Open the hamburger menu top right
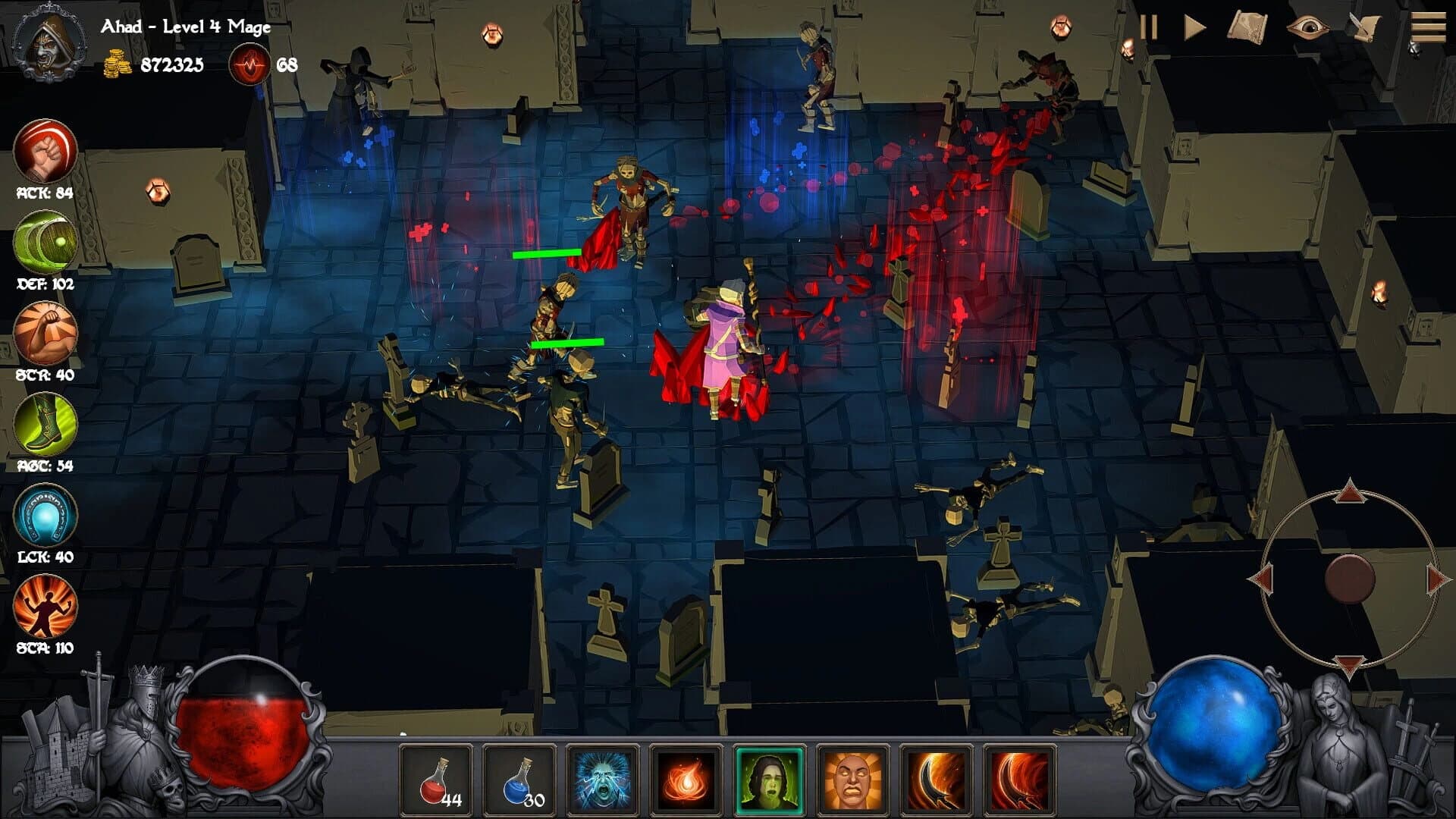The height and width of the screenshot is (819, 1456). (x=1429, y=28)
